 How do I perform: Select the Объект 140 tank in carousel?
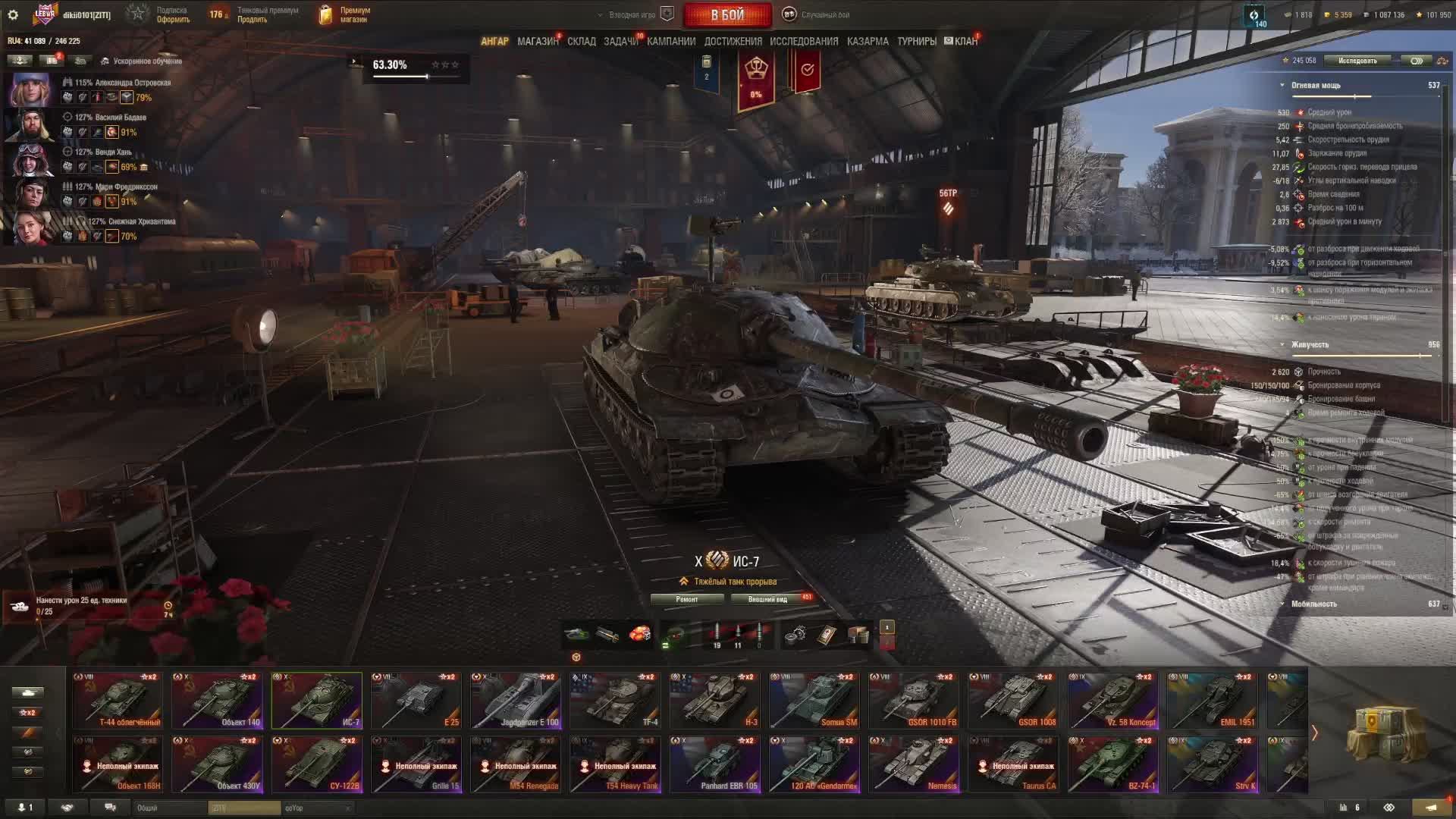coord(218,700)
